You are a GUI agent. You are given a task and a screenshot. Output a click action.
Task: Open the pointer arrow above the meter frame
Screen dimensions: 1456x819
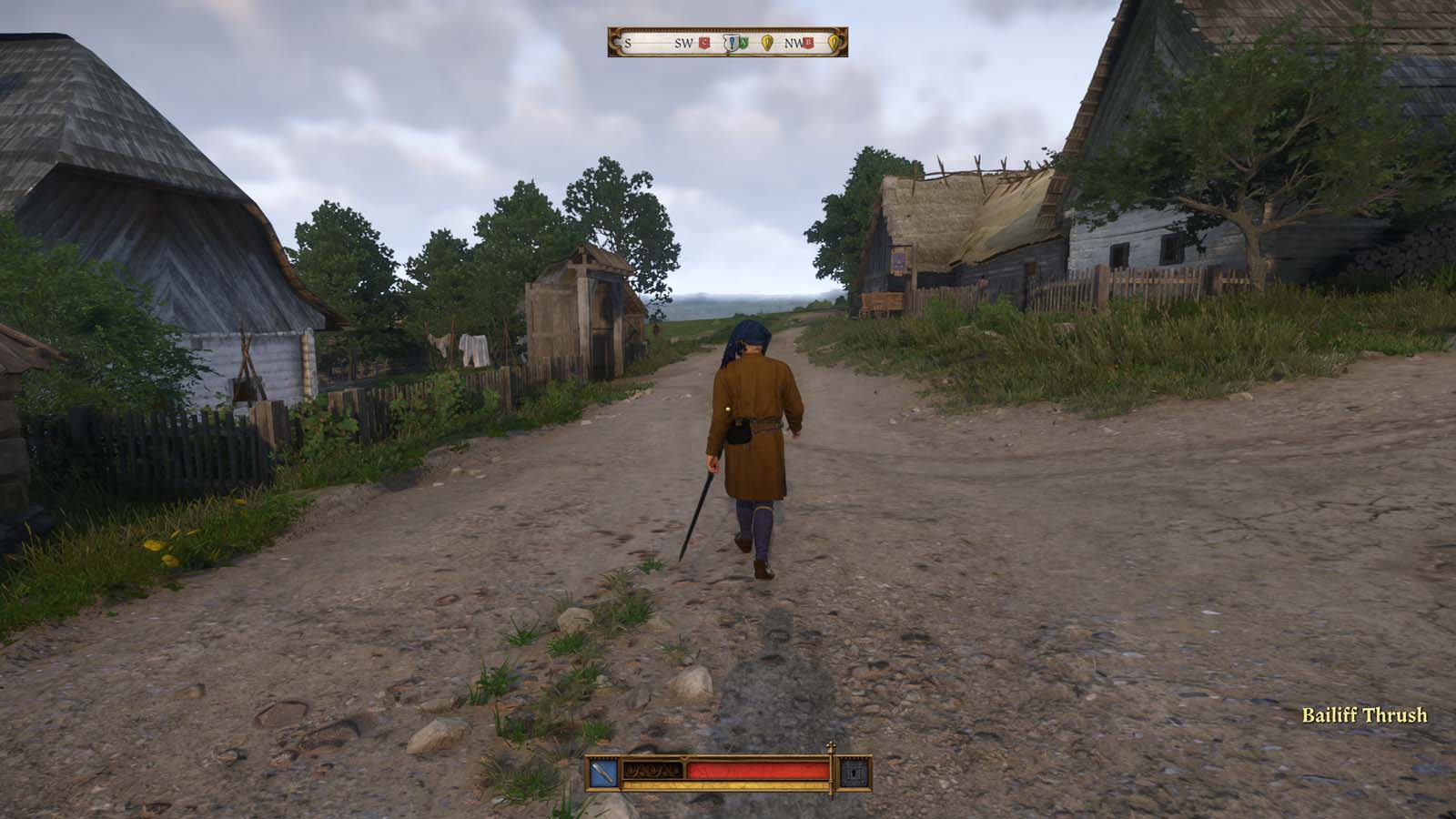(683, 758)
